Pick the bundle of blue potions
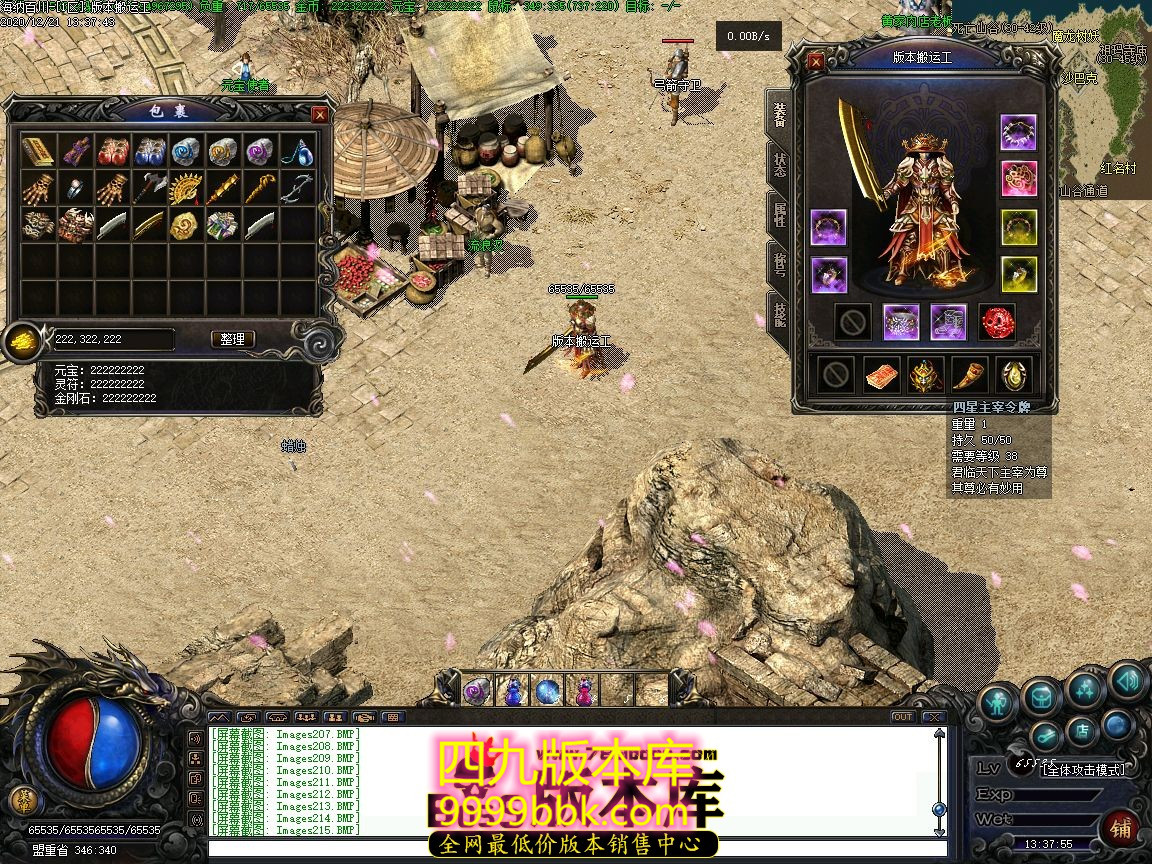 pyautogui.click(x=149, y=152)
